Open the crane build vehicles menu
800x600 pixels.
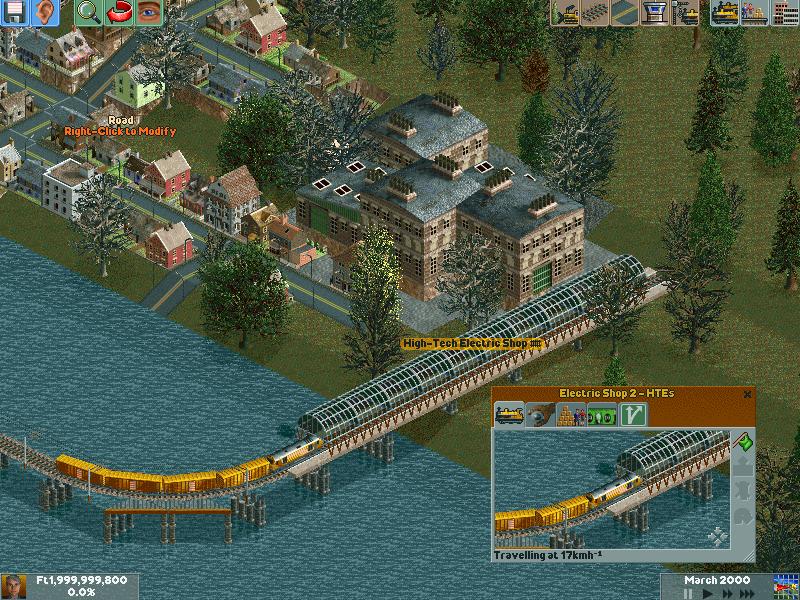click(x=686, y=13)
